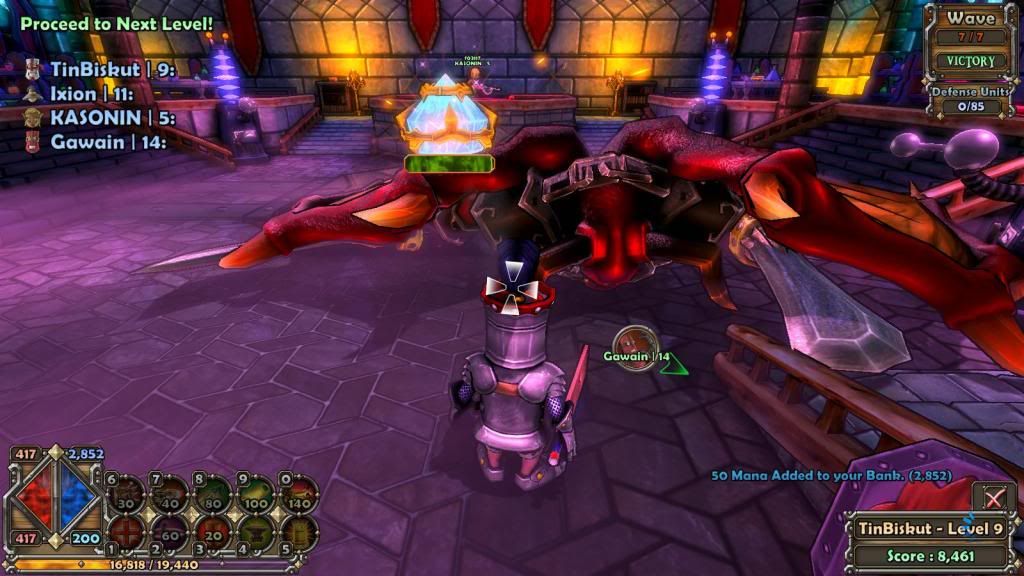Choose the 100-mana turret in slot 9

tap(255, 495)
